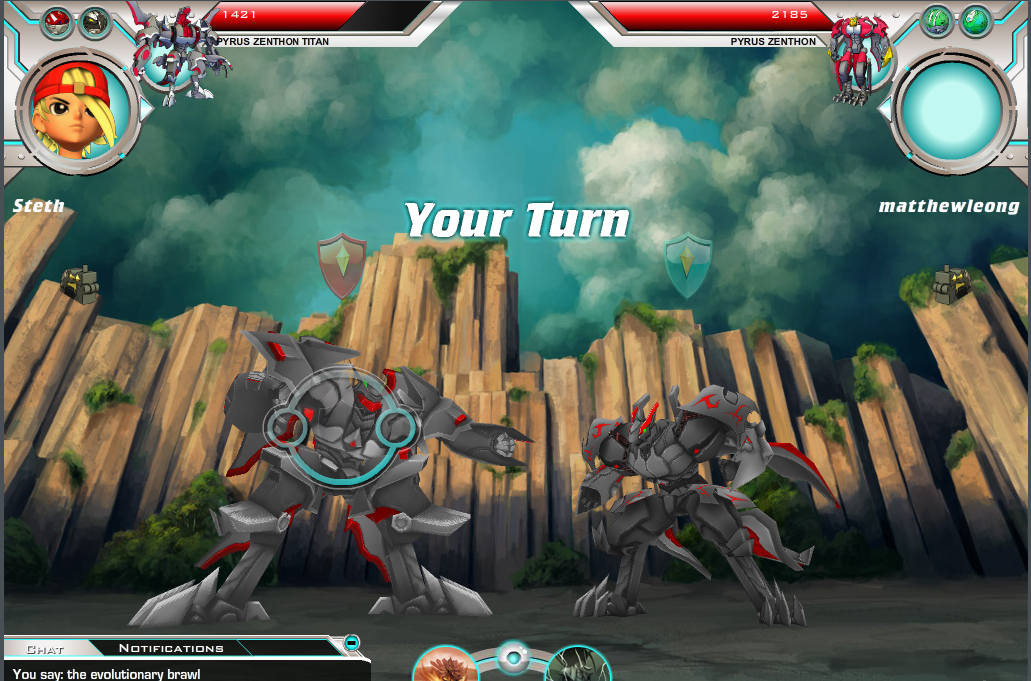Click the glowing center orb between ability cards
The height and width of the screenshot is (681, 1031).
tap(513, 658)
